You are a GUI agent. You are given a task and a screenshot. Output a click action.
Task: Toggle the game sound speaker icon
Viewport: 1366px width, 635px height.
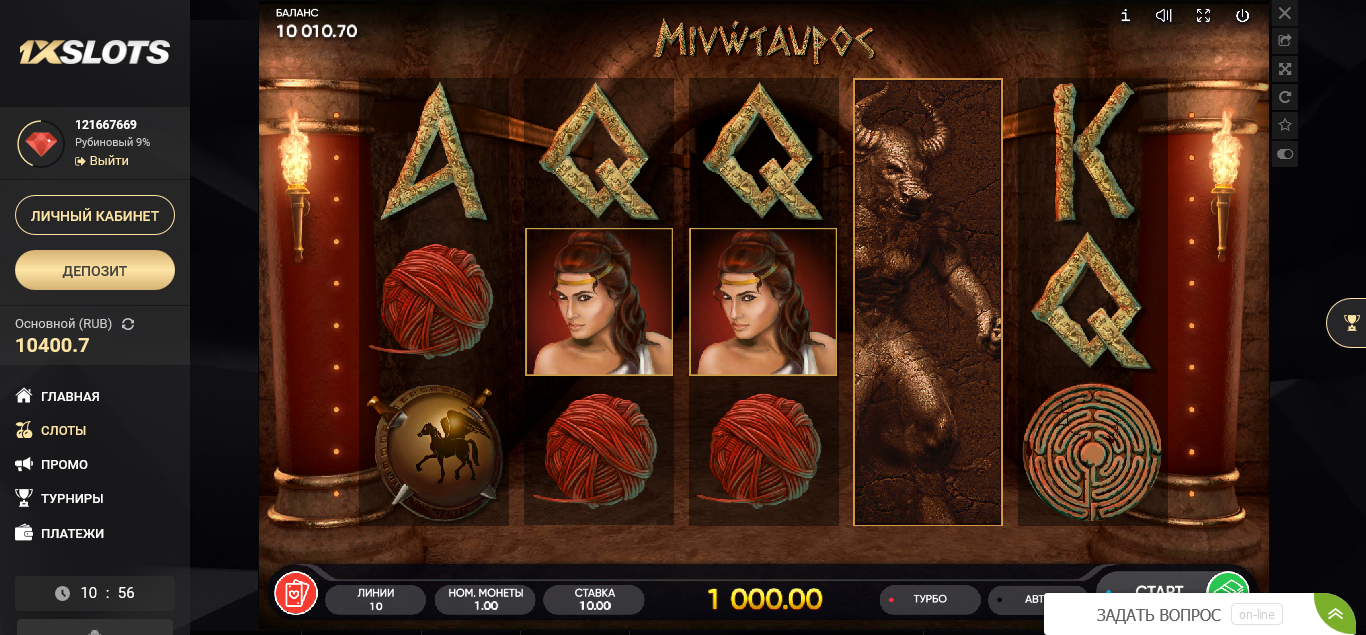[x=1164, y=15]
